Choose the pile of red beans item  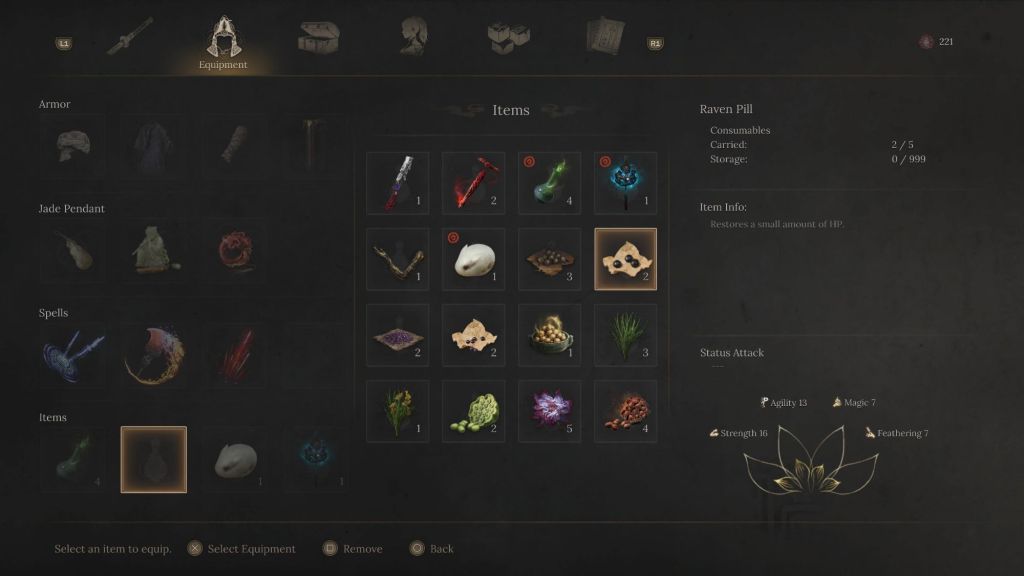click(626, 411)
